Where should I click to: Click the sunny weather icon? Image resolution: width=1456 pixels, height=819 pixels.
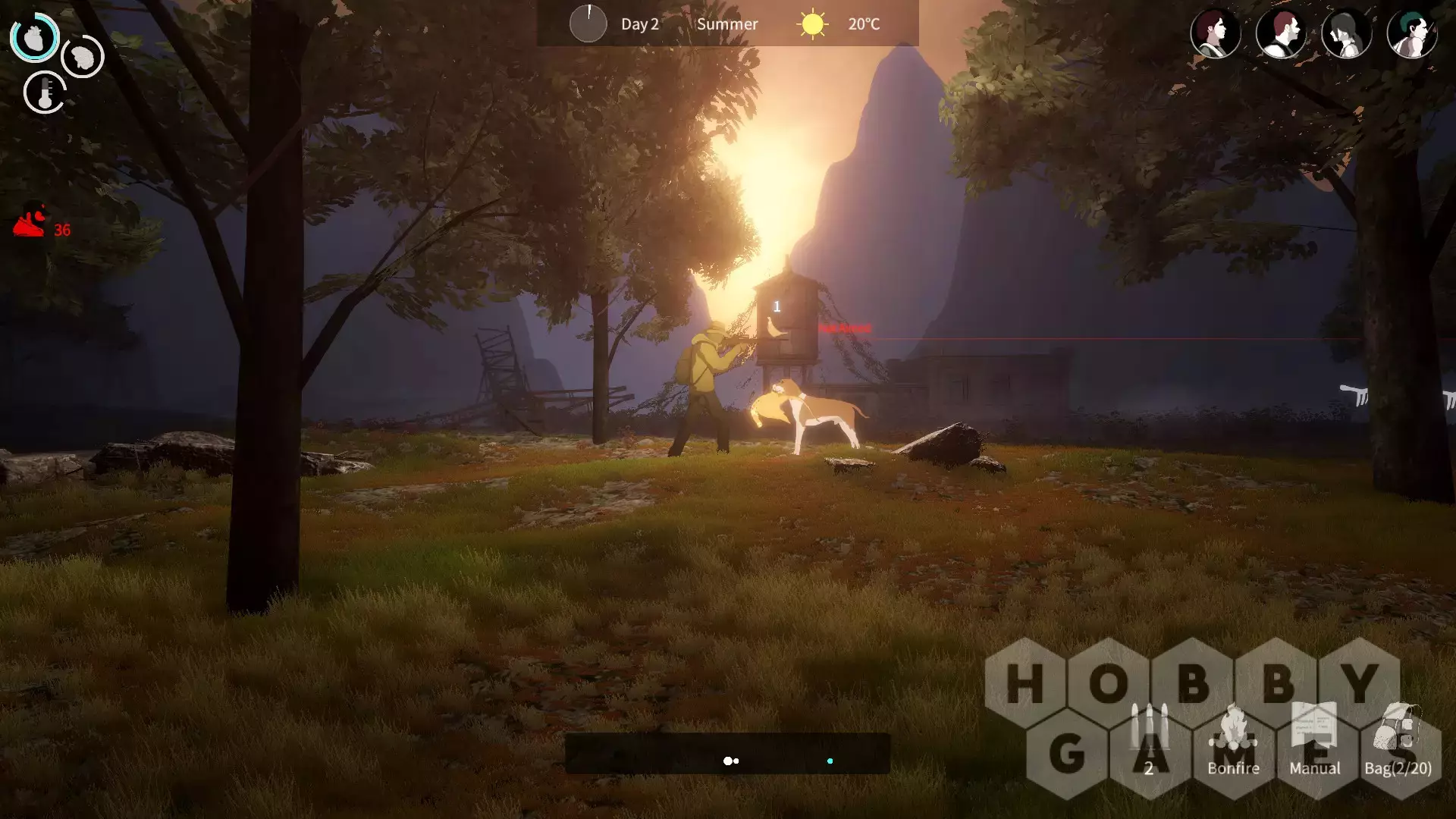tap(812, 24)
